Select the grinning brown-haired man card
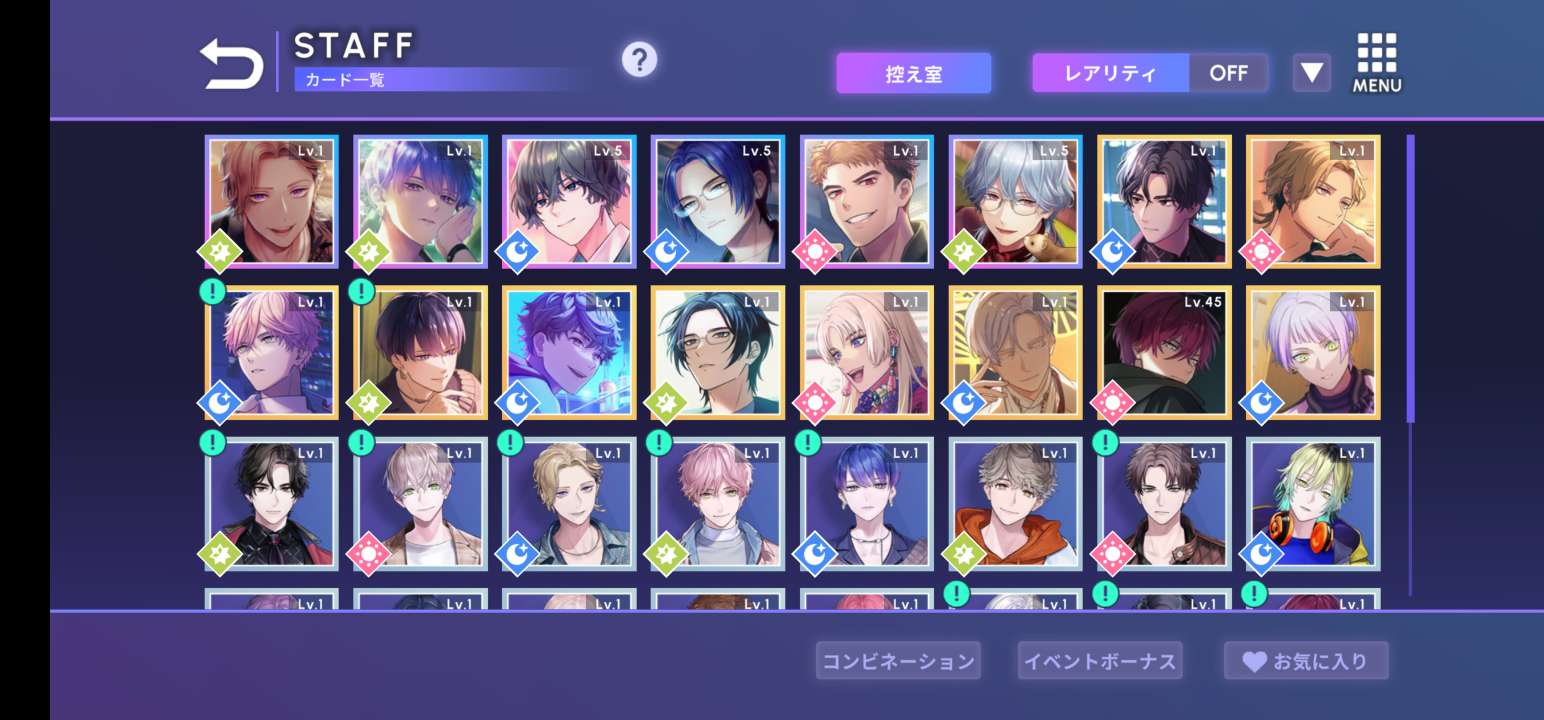1544x720 pixels. tap(867, 201)
